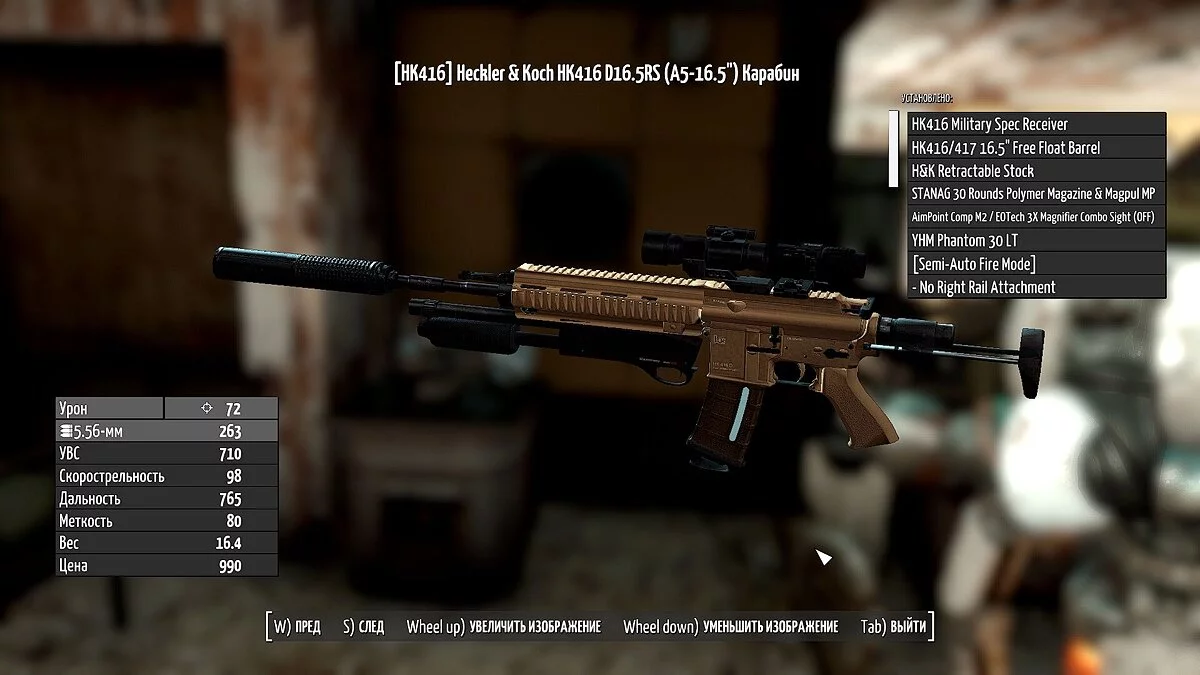Exit the inspect view with ВЫЙТИ
Viewport: 1200px width, 675px height.
coord(893,627)
